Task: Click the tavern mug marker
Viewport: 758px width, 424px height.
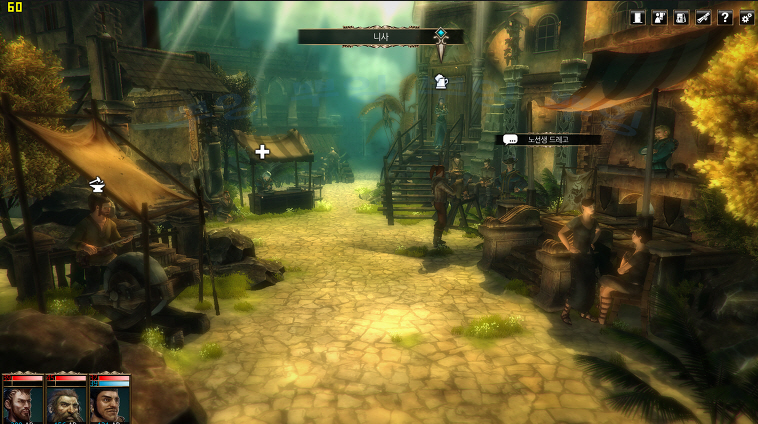Action: coord(442,81)
